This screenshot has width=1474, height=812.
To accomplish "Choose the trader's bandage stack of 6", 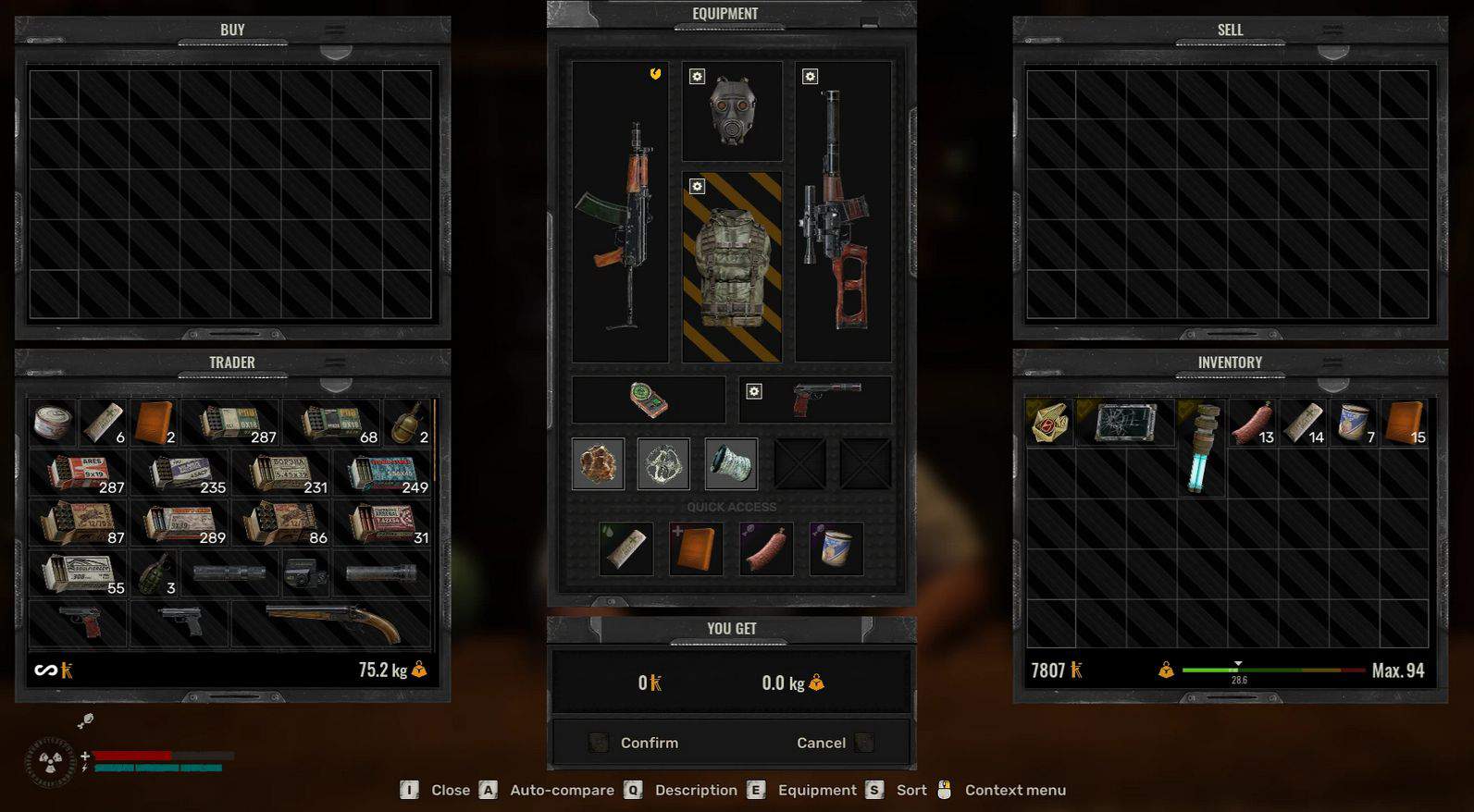I will 103,424.
